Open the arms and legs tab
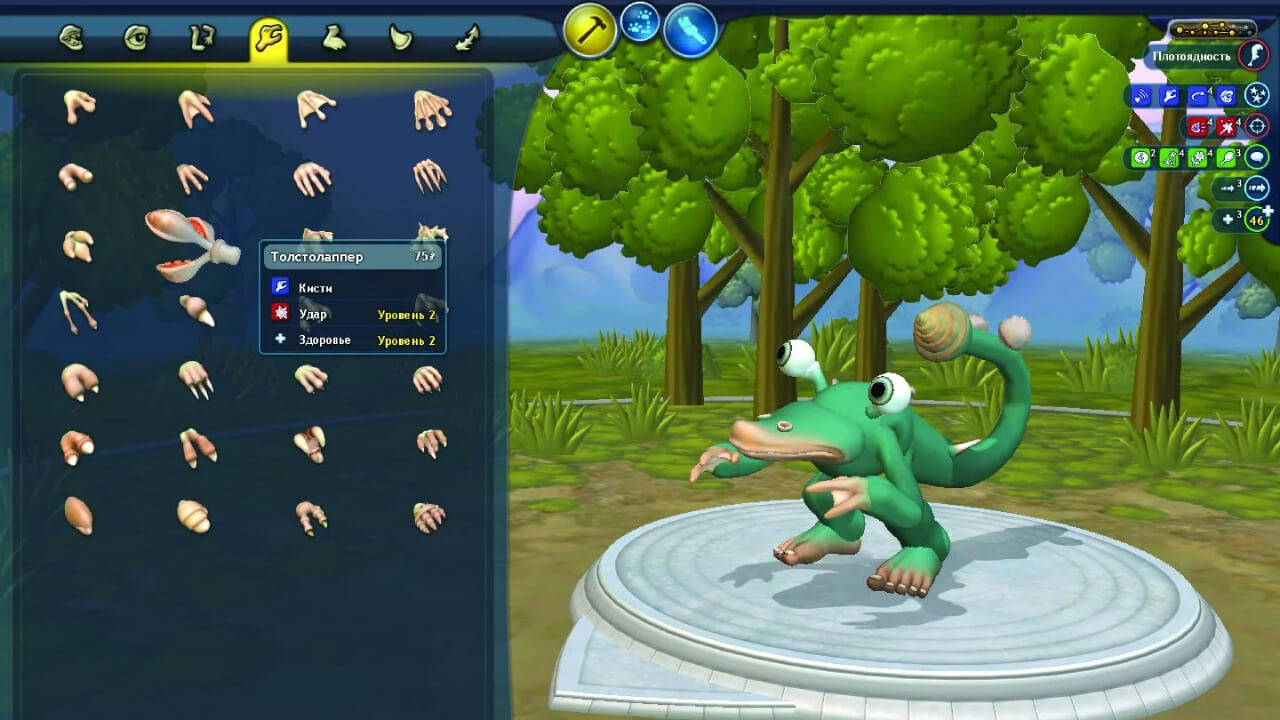 coord(201,39)
